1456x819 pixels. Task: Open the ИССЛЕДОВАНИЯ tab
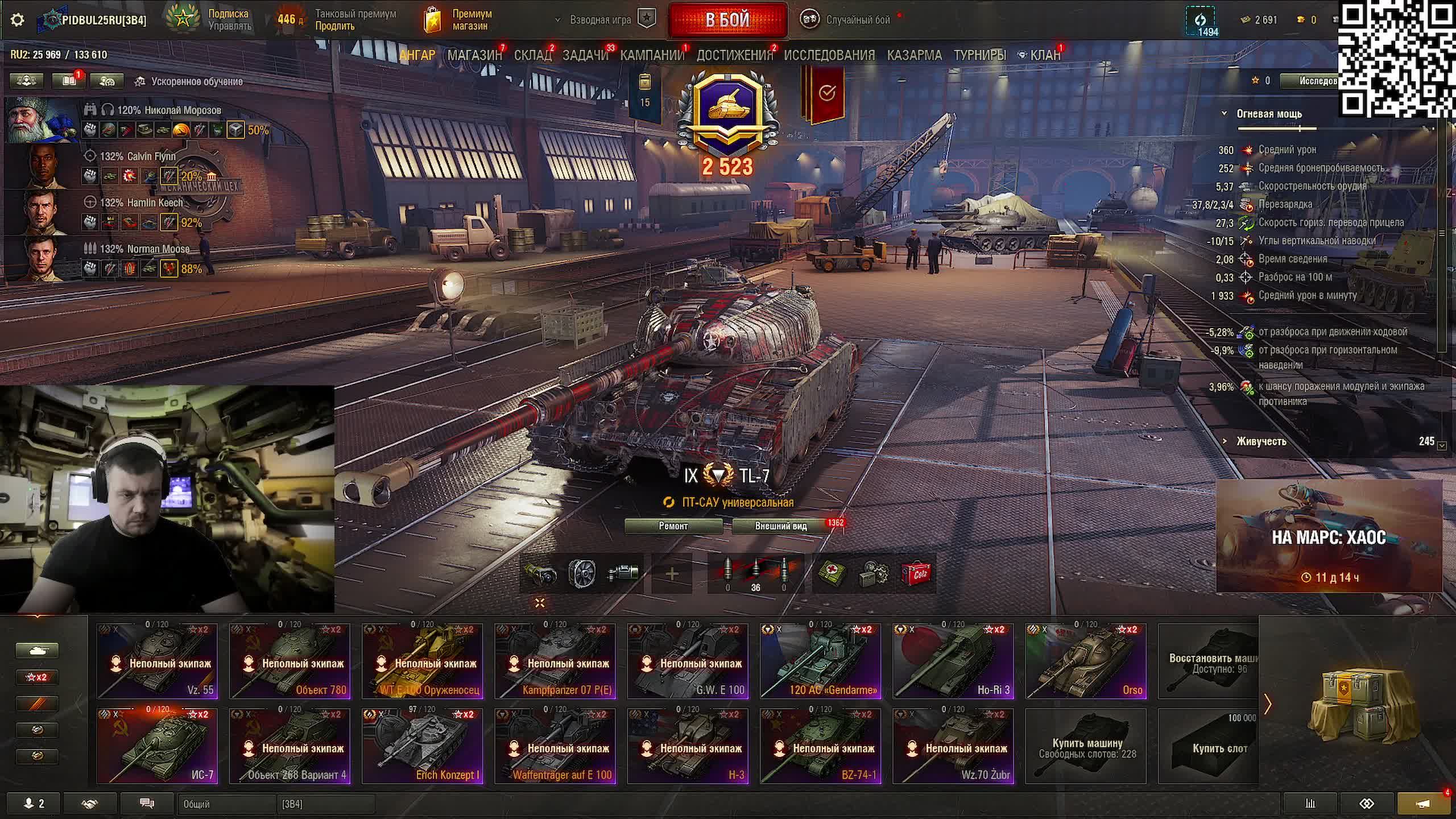pyautogui.click(x=829, y=55)
